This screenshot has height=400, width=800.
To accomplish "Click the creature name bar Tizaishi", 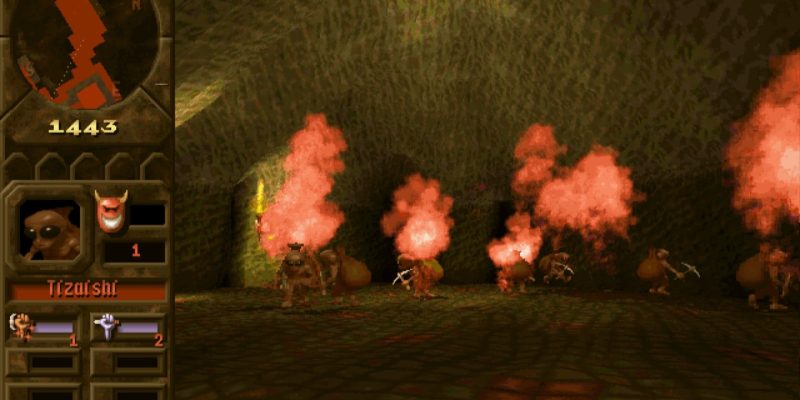I will point(88,290).
